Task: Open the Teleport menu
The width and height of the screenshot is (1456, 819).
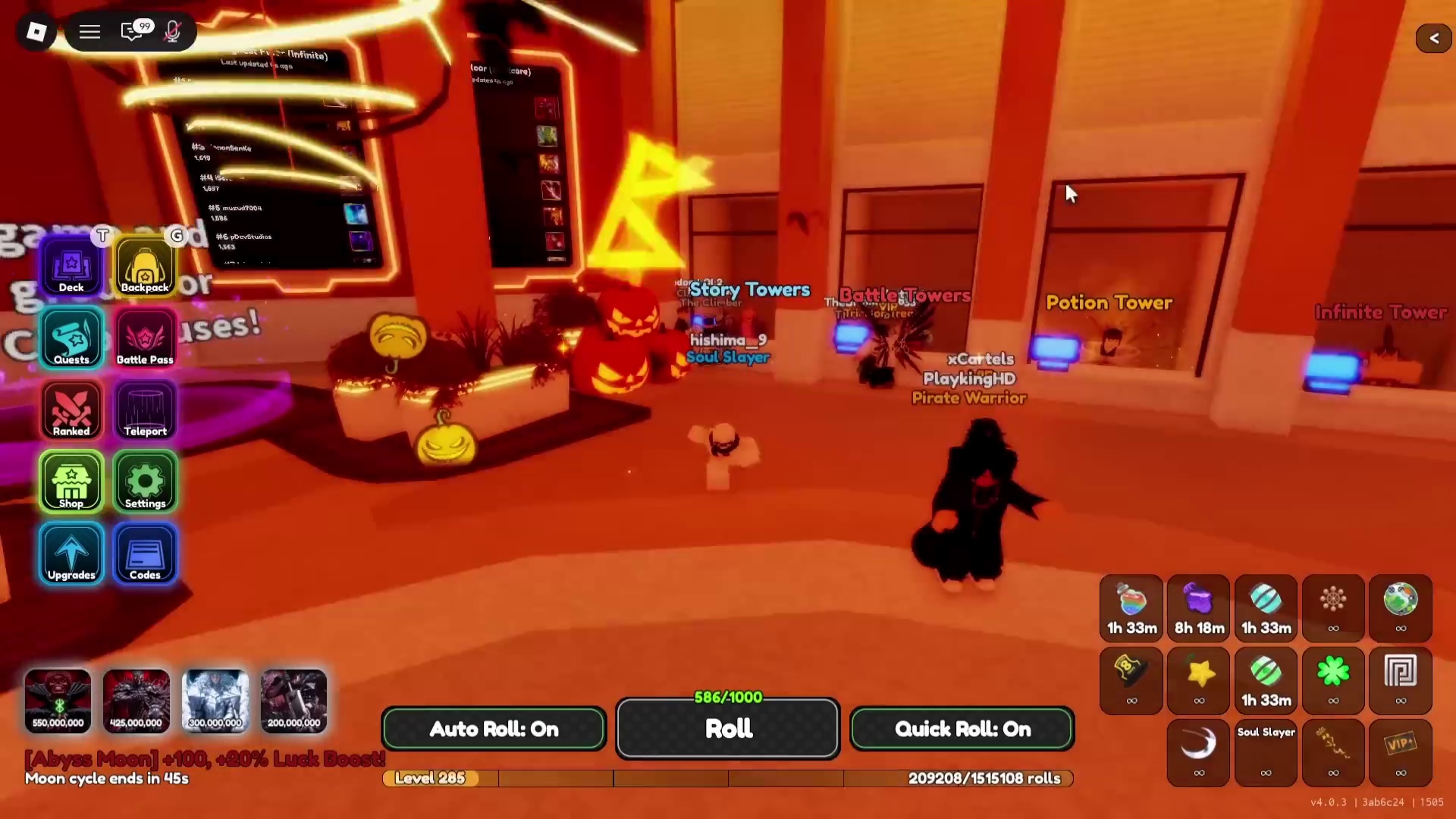Action: 145,410
